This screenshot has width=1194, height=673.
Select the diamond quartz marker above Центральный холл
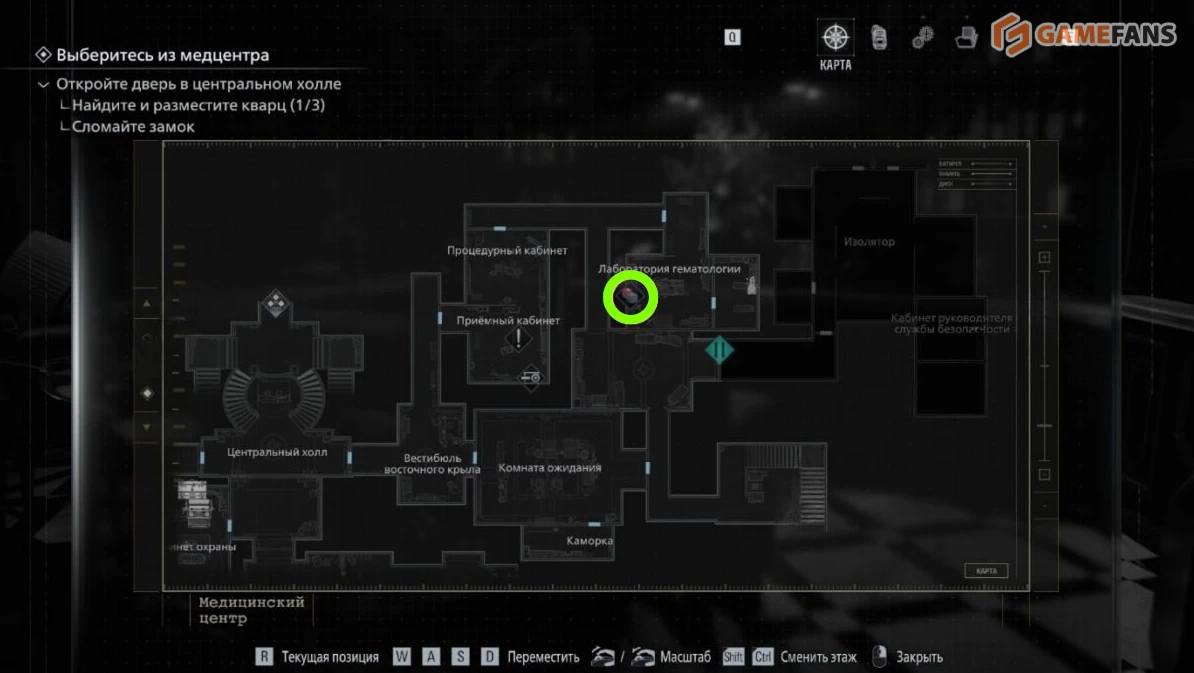click(275, 304)
